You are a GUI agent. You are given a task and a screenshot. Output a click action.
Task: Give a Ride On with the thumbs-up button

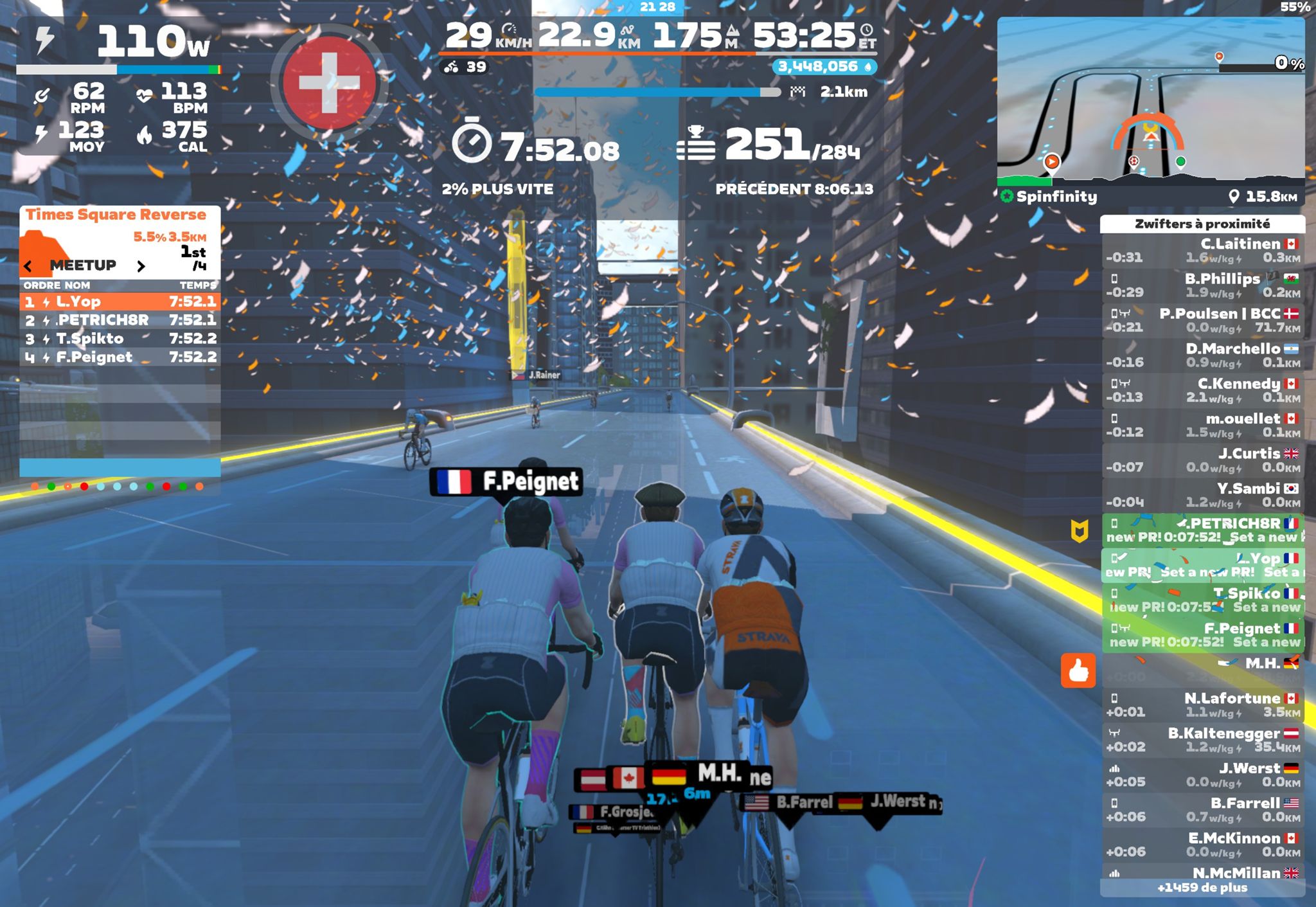tap(1078, 671)
